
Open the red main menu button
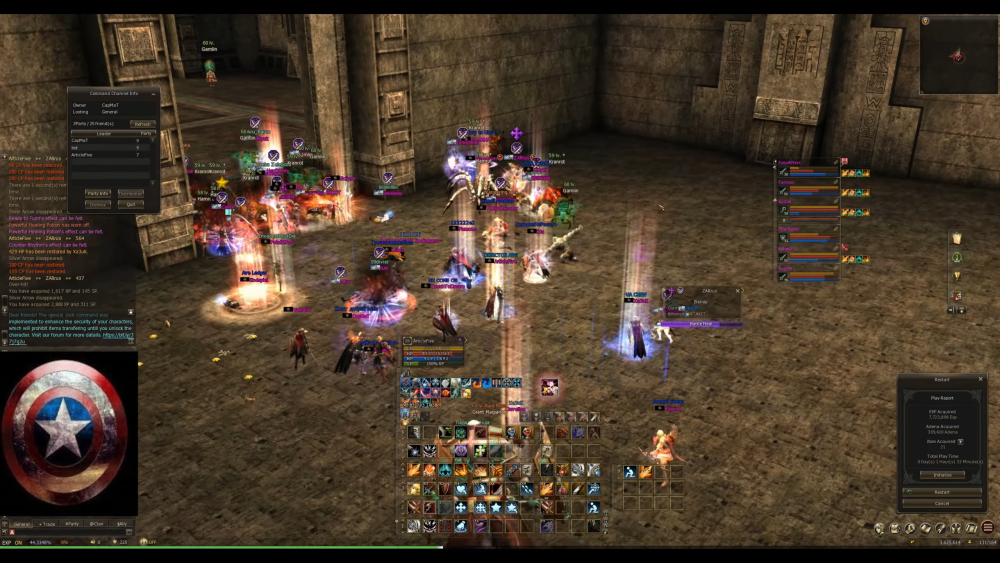pyautogui.click(x=988, y=528)
